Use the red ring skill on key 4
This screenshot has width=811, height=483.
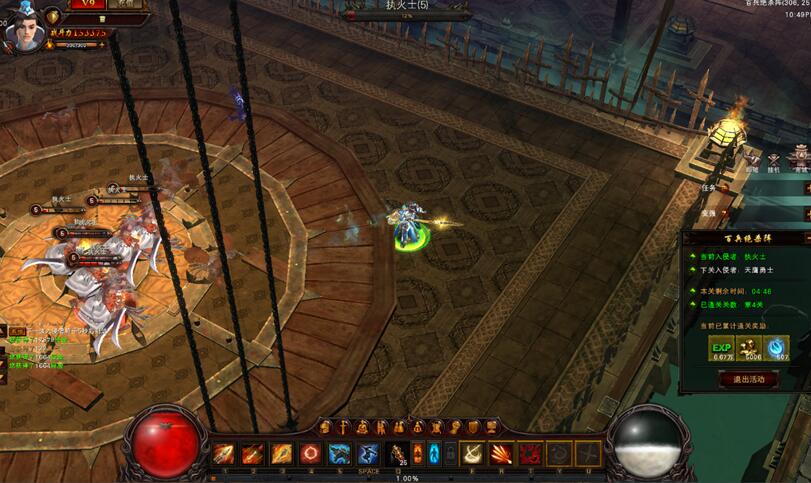coord(310,453)
